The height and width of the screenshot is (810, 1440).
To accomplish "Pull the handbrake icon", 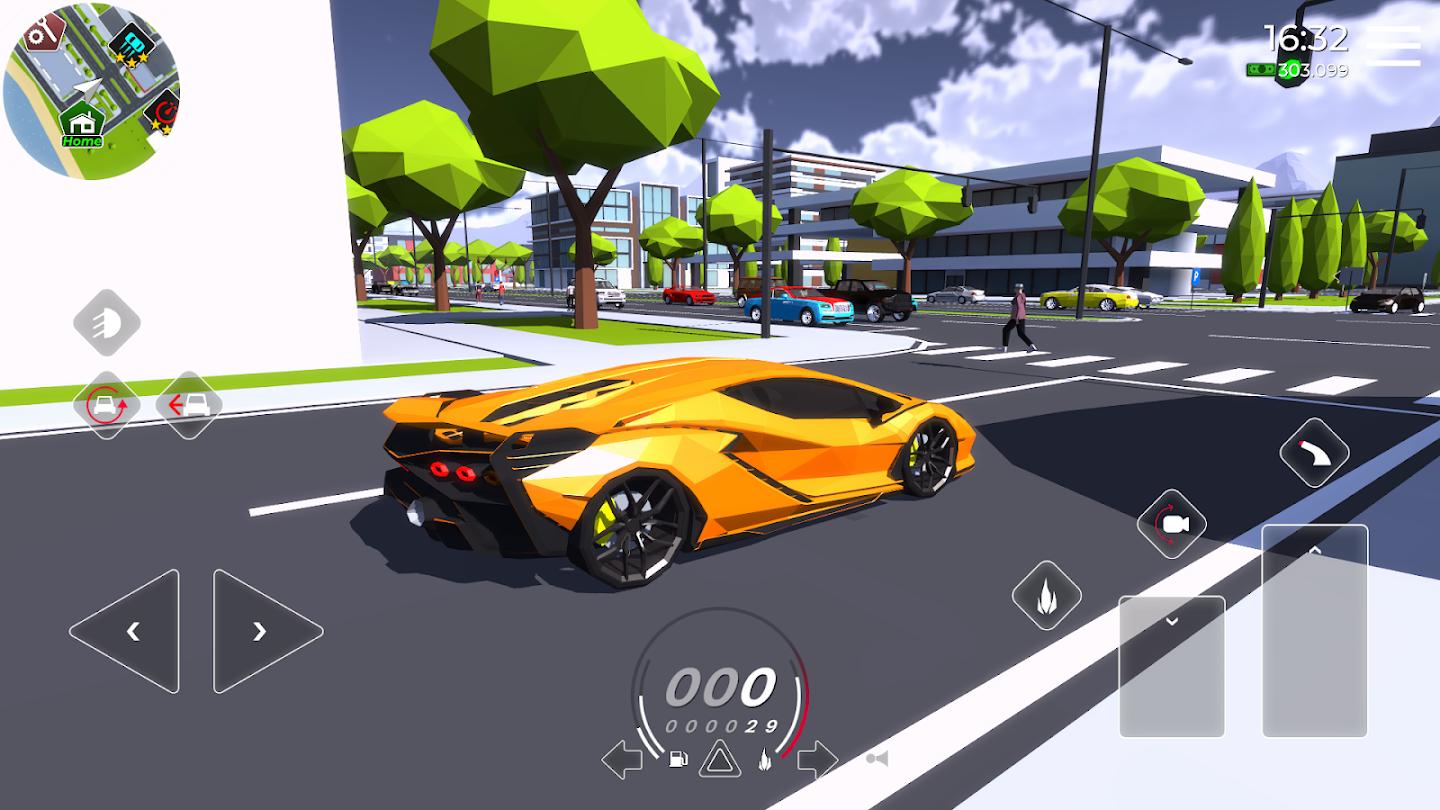I will point(1314,453).
